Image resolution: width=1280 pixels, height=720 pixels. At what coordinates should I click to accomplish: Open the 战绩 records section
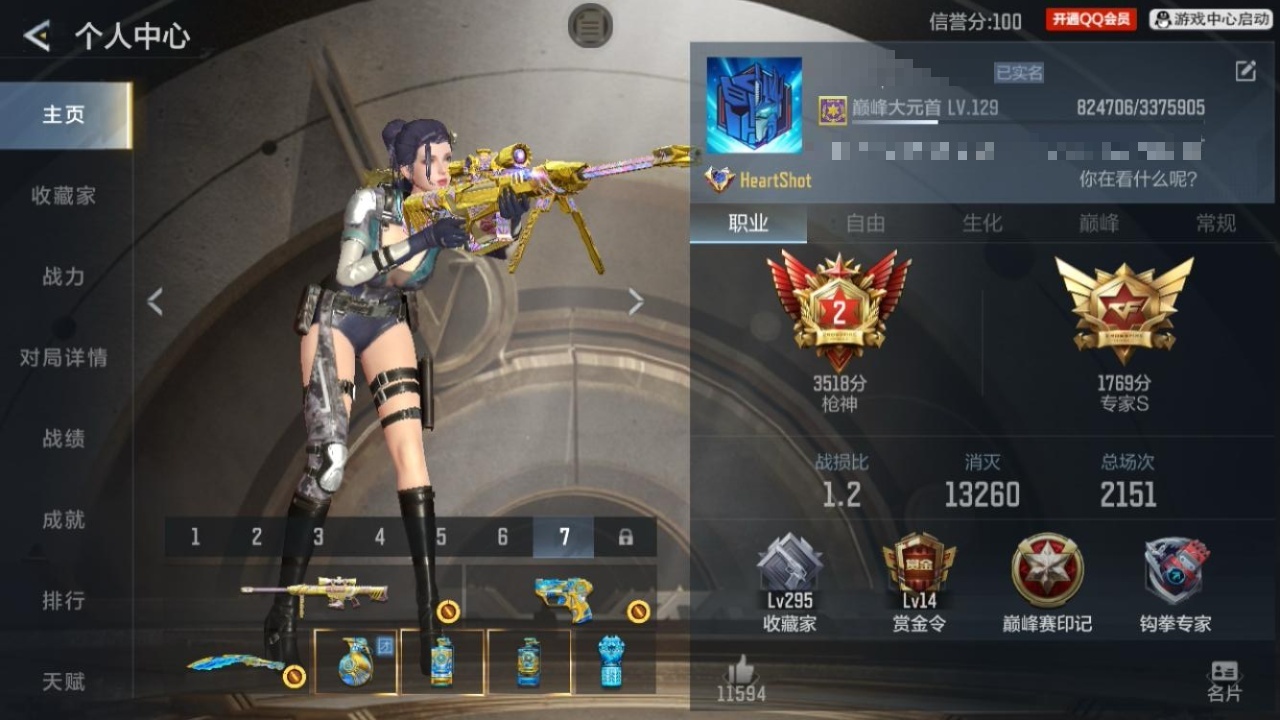[64, 439]
